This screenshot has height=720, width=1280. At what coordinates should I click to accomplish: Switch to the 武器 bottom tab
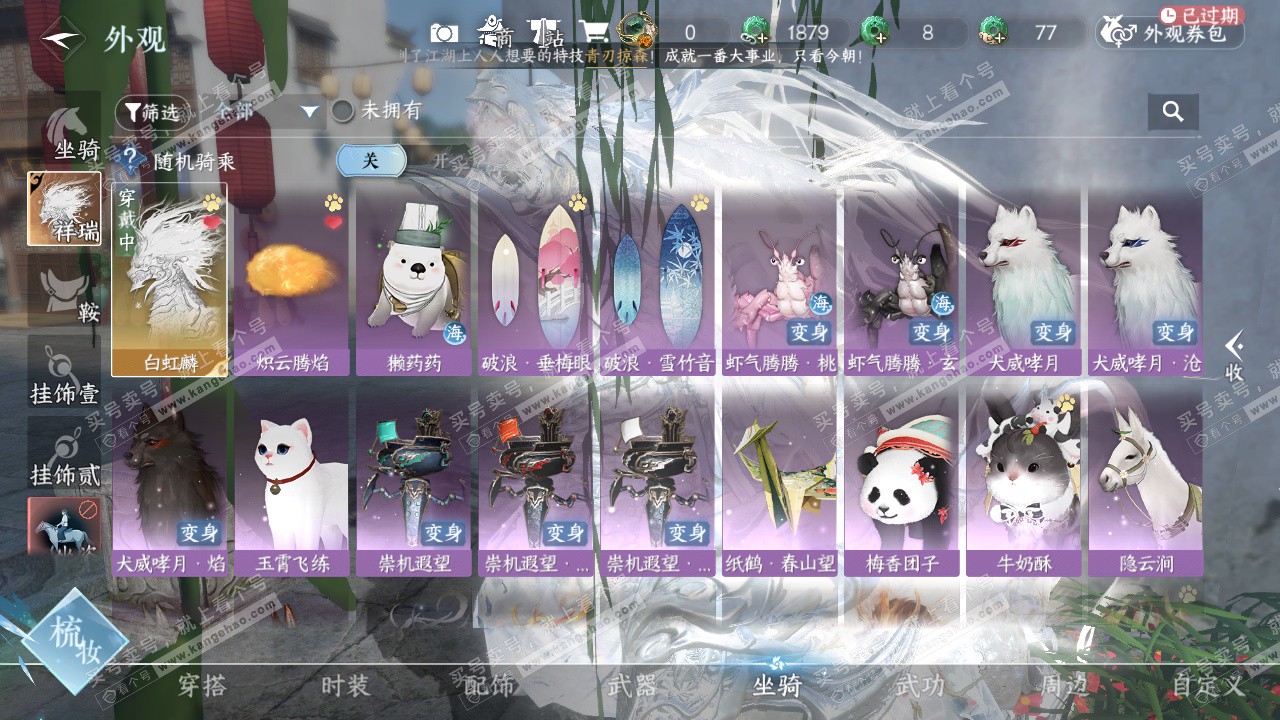click(x=632, y=686)
